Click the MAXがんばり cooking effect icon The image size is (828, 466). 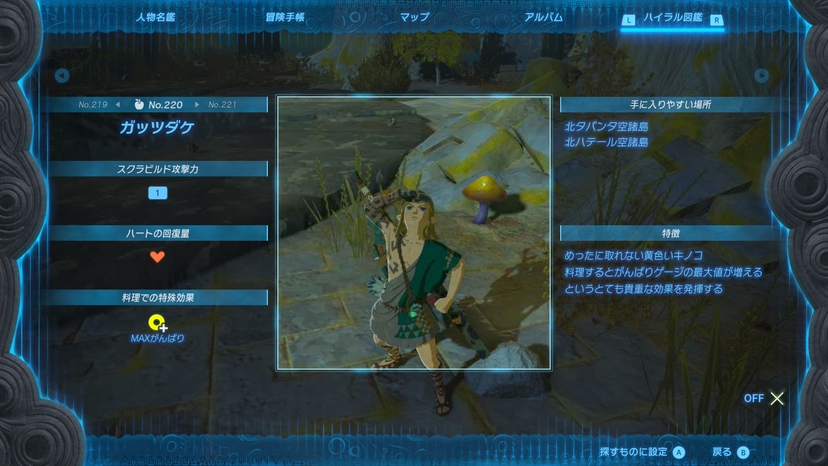pyautogui.click(x=157, y=324)
